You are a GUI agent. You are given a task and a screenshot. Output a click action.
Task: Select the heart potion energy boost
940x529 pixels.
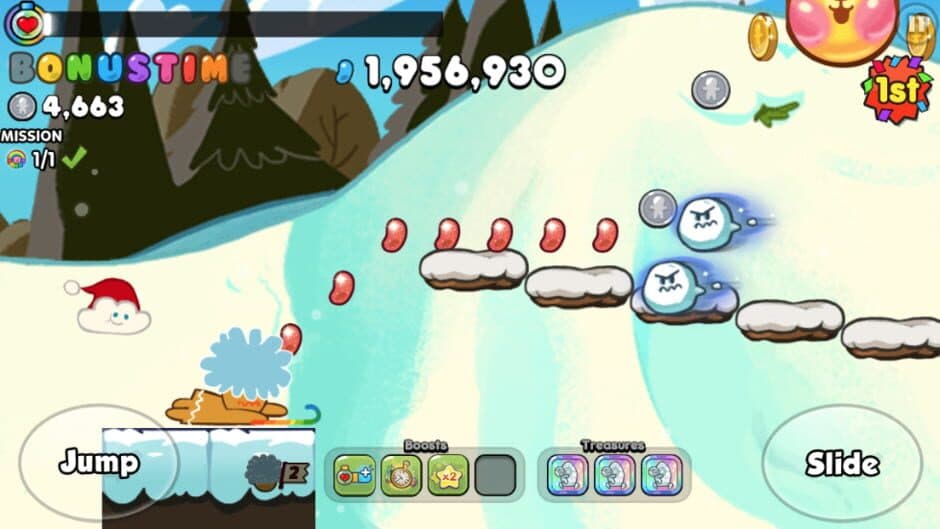(x=354, y=475)
